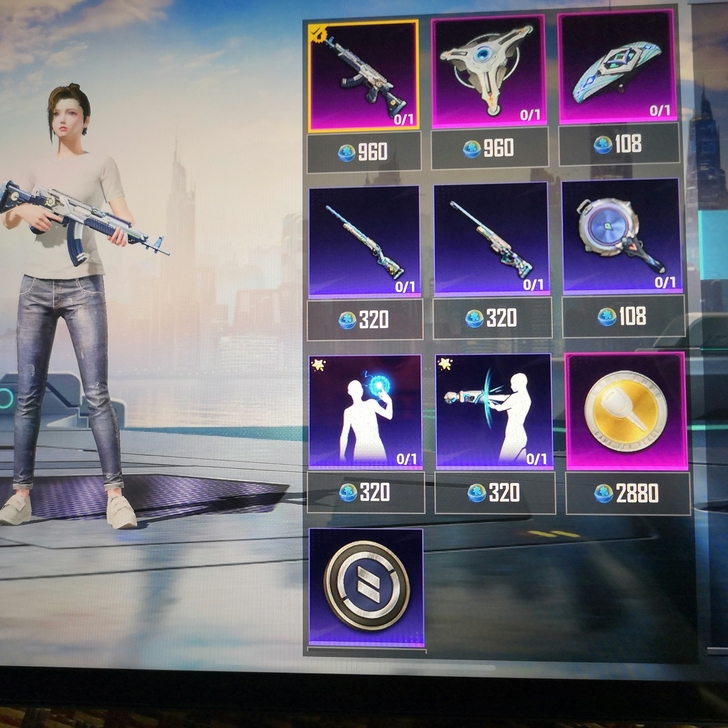Click the 108 price under the frying pan
The width and height of the screenshot is (728, 728).
[621, 317]
